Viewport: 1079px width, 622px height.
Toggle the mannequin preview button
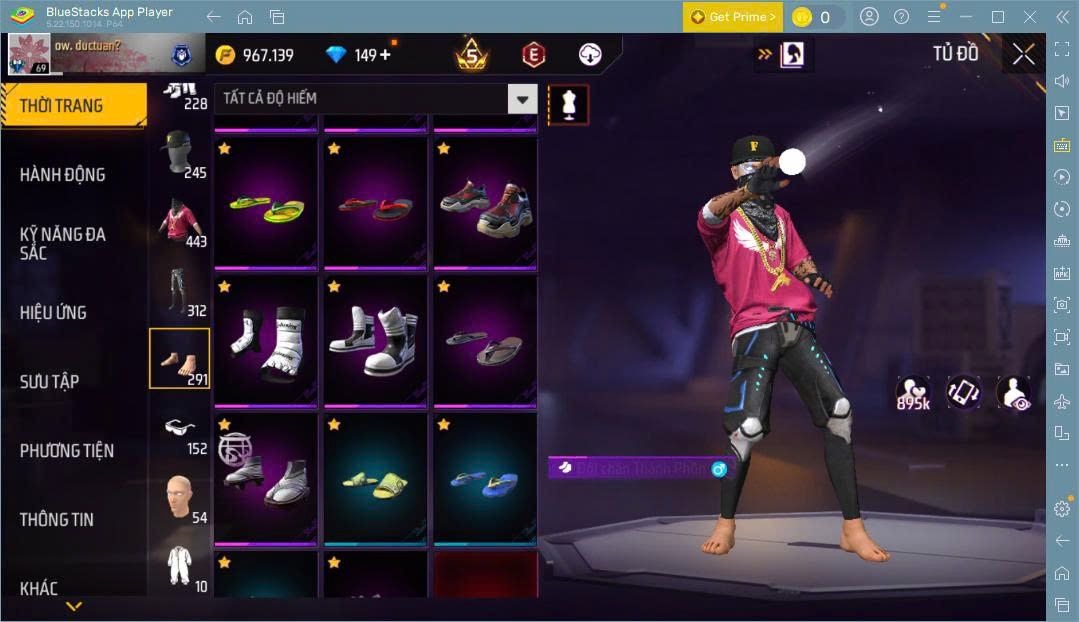pos(568,105)
